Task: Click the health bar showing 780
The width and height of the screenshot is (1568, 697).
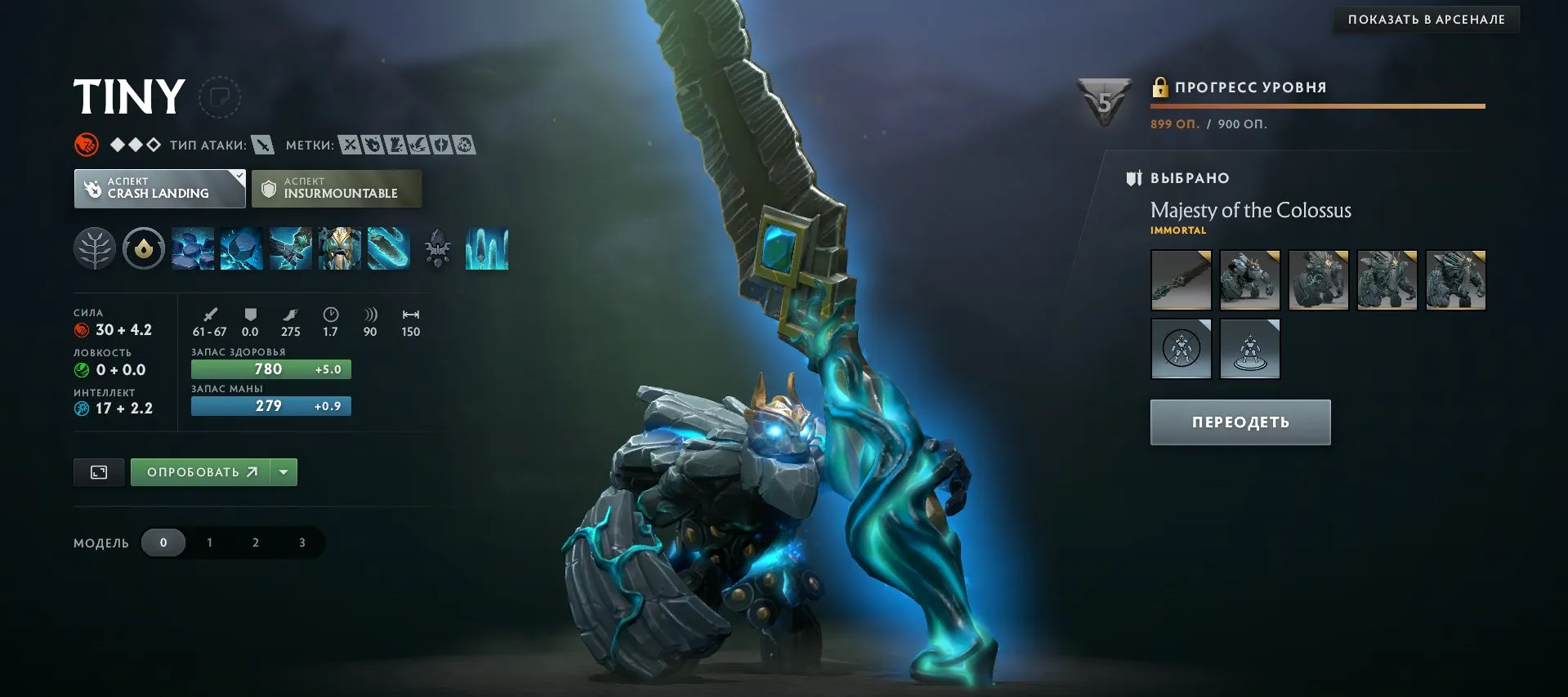Action: pyautogui.click(x=270, y=369)
